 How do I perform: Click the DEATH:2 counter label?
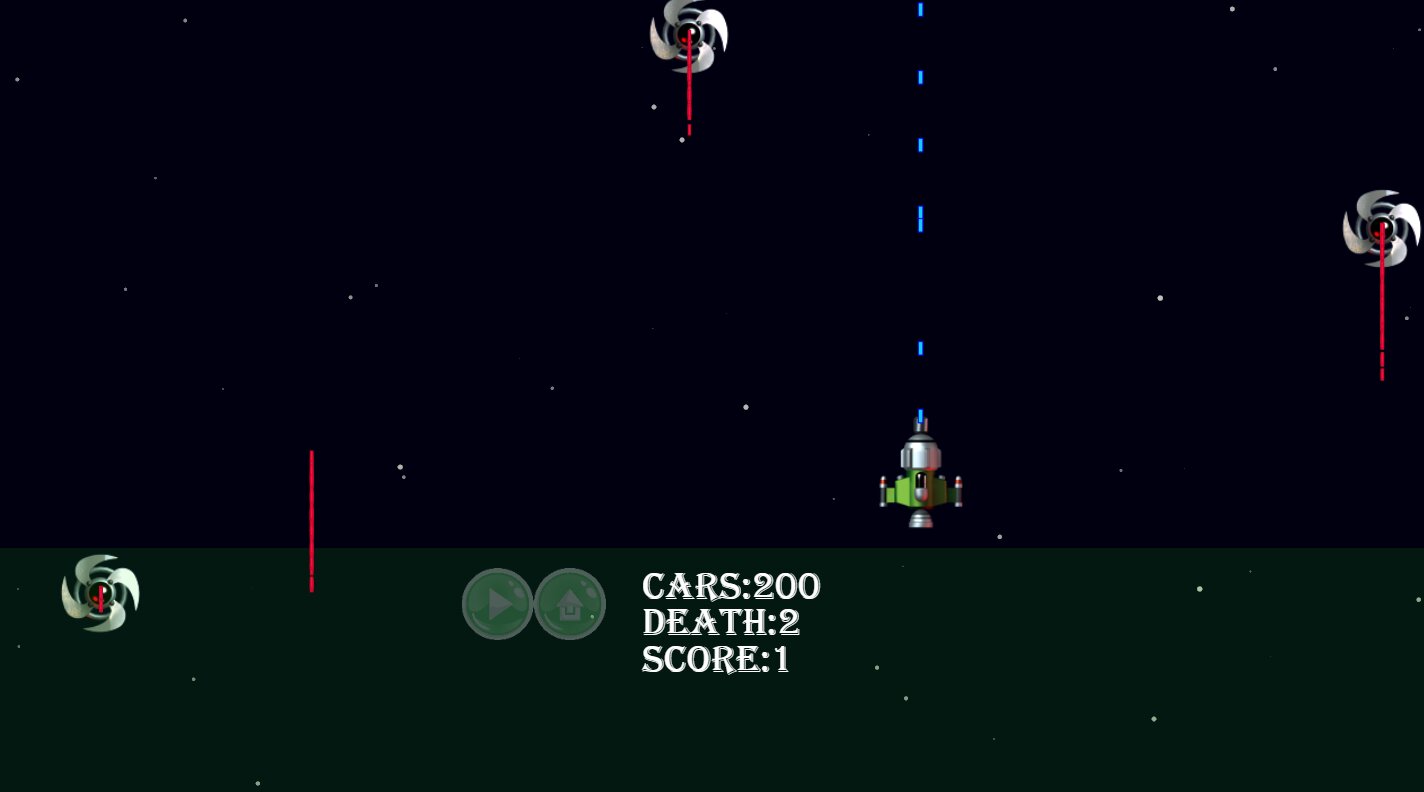point(721,622)
